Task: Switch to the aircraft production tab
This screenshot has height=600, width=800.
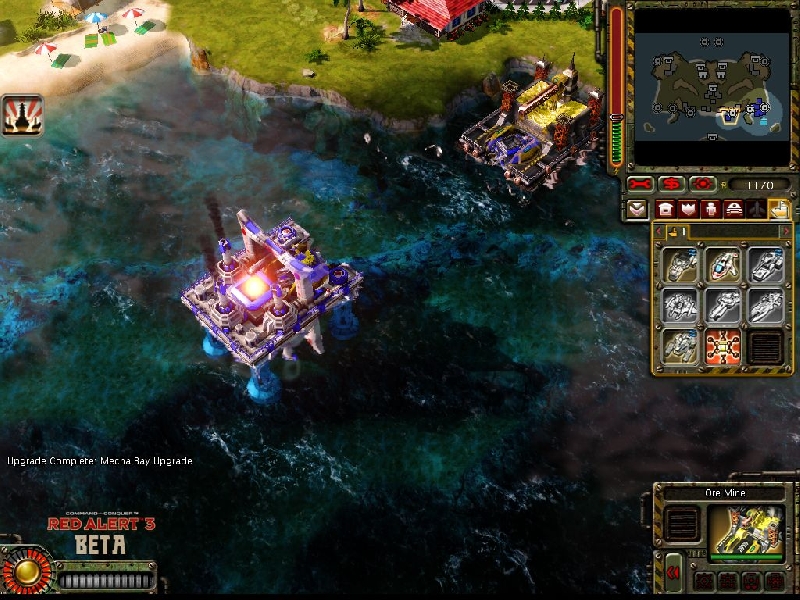Action: pos(757,210)
